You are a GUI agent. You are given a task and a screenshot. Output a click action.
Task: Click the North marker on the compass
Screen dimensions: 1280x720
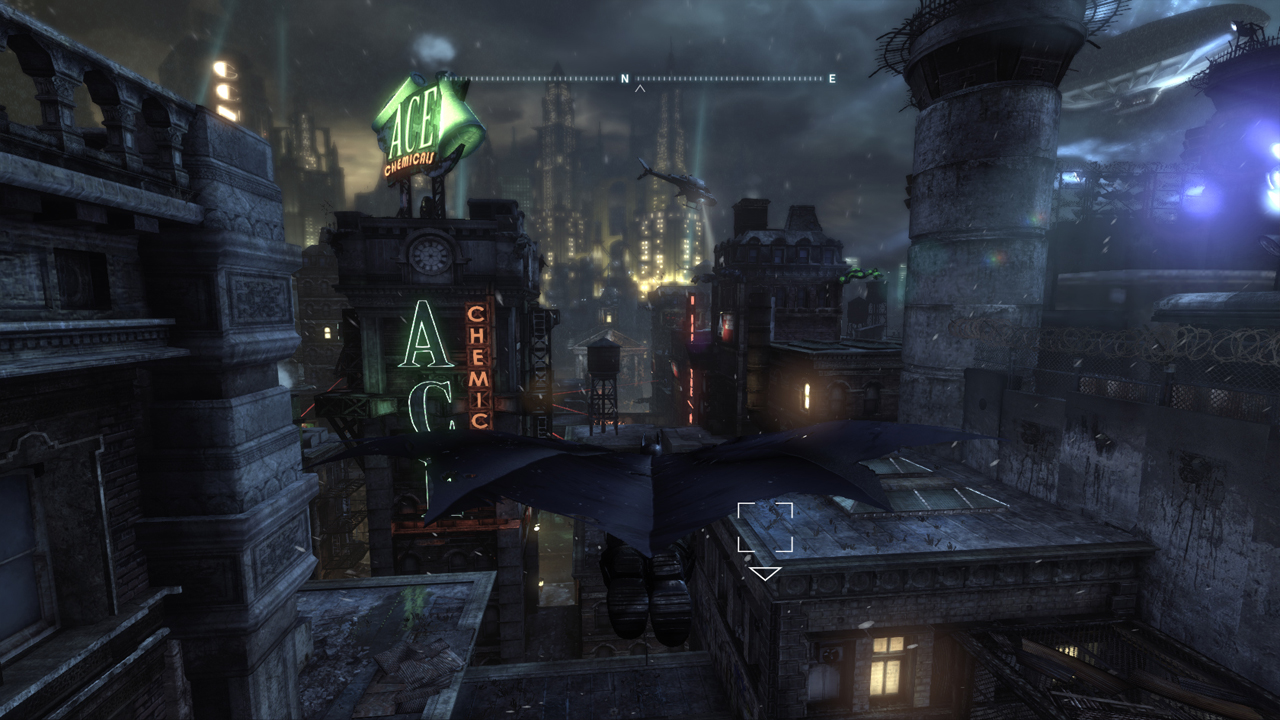pyautogui.click(x=625, y=78)
